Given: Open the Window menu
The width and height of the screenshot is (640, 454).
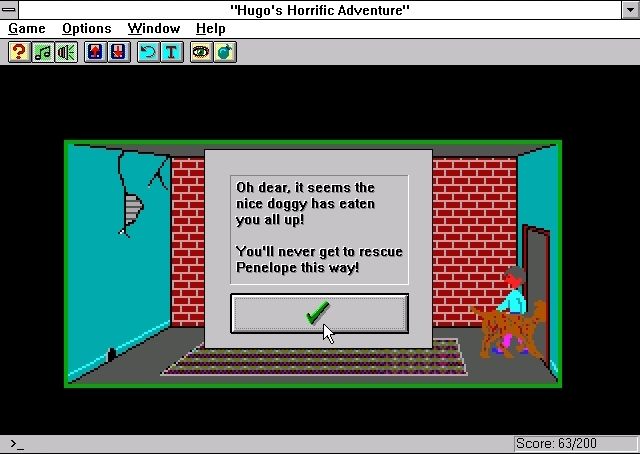Looking at the screenshot, I should (x=154, y=29).
